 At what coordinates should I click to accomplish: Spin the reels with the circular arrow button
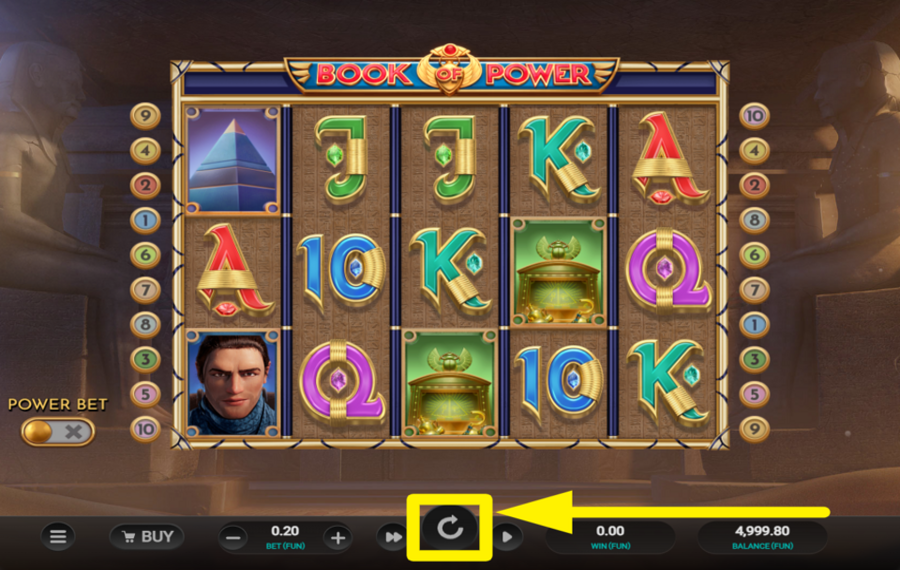click(x=450, y=528)
